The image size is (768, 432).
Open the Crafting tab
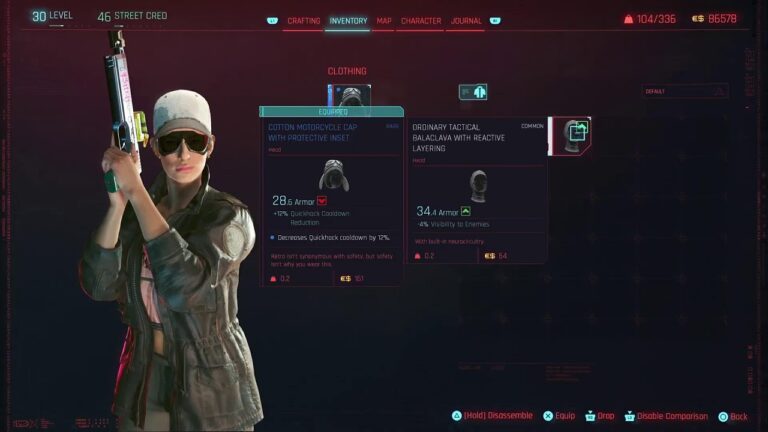[x=303, y=20]
